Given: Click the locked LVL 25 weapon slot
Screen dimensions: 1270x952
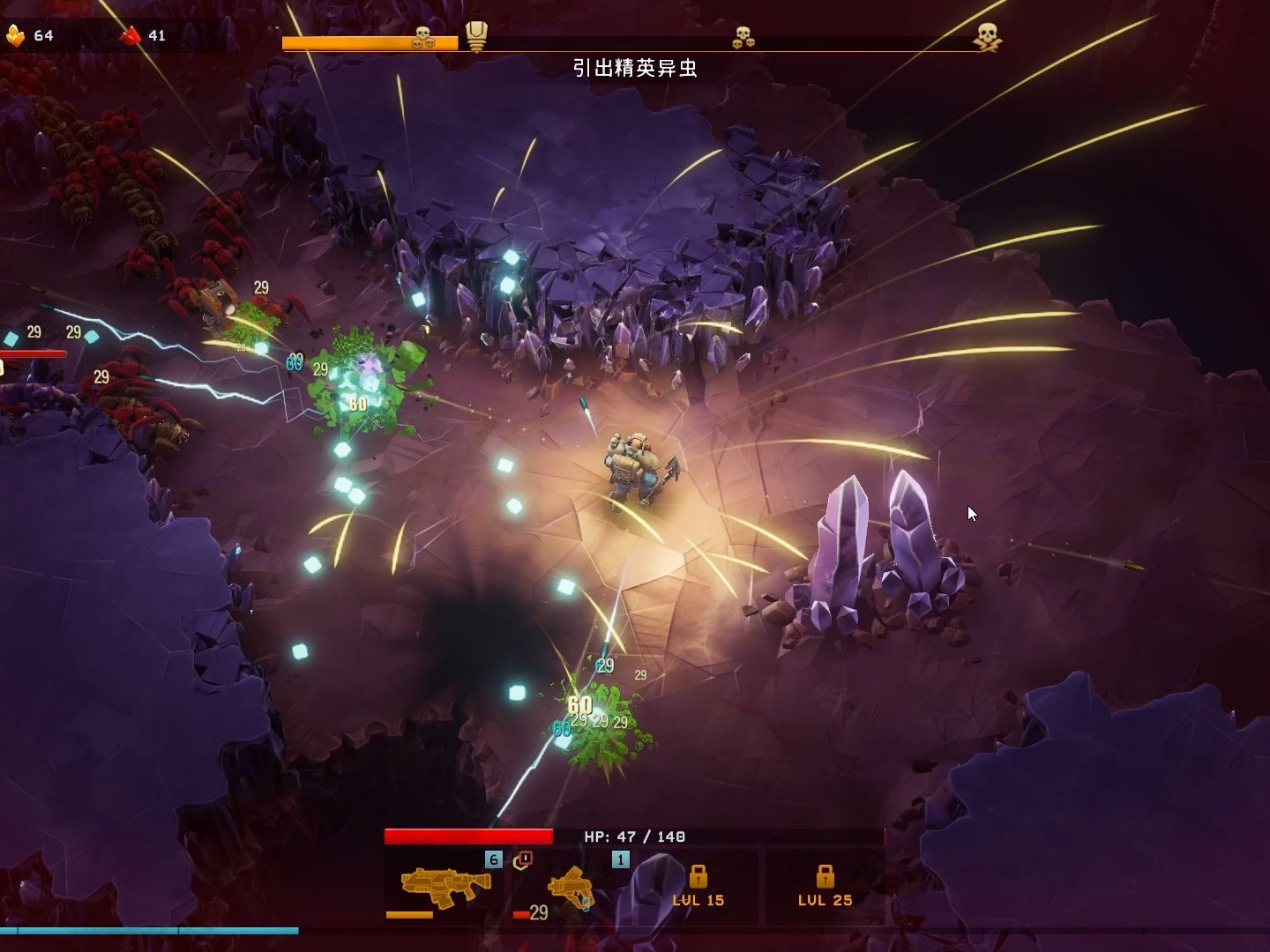Looking at the screenshot, I should coord(825,886).
